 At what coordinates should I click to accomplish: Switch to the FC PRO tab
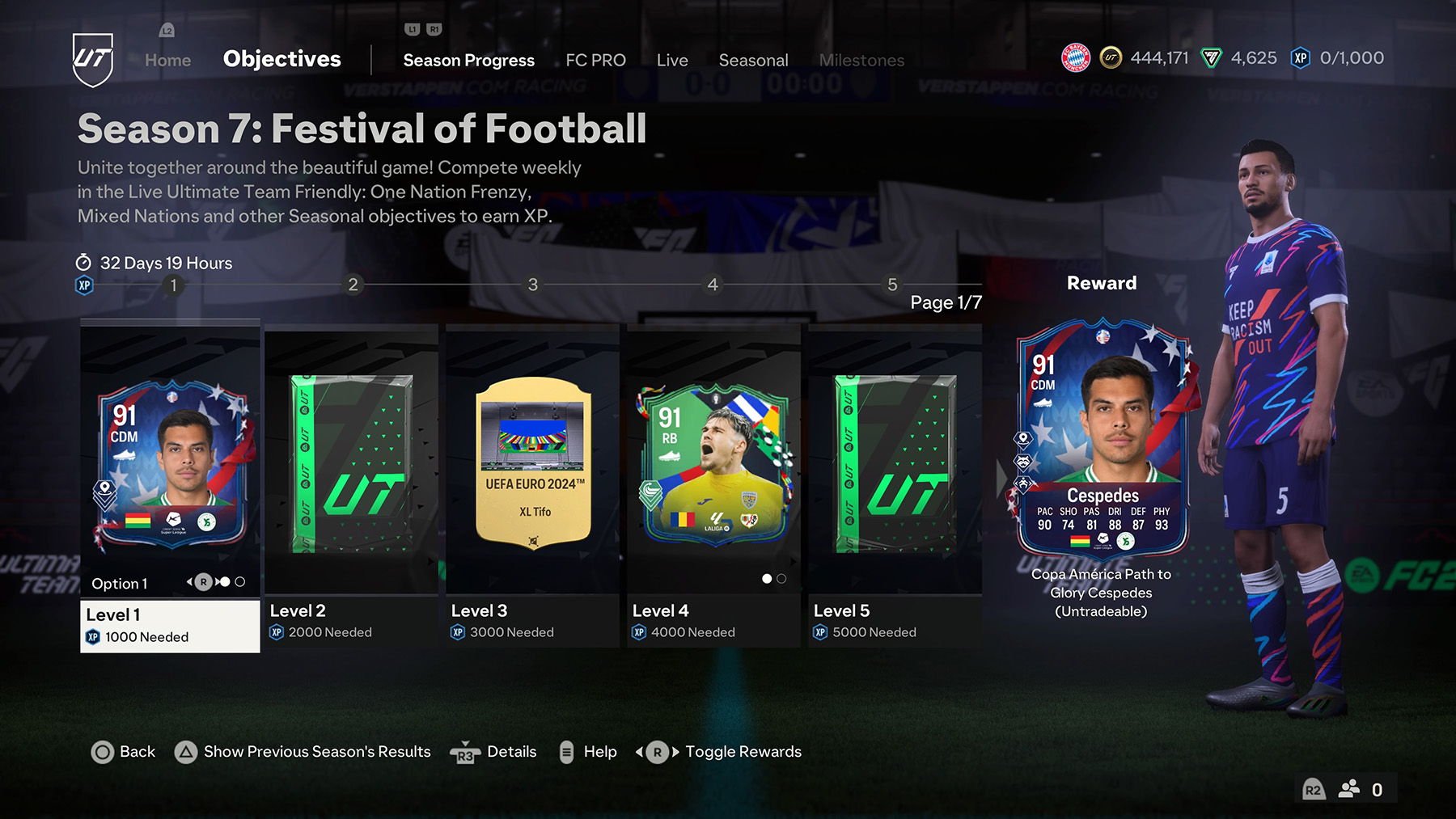coord(595,60)
